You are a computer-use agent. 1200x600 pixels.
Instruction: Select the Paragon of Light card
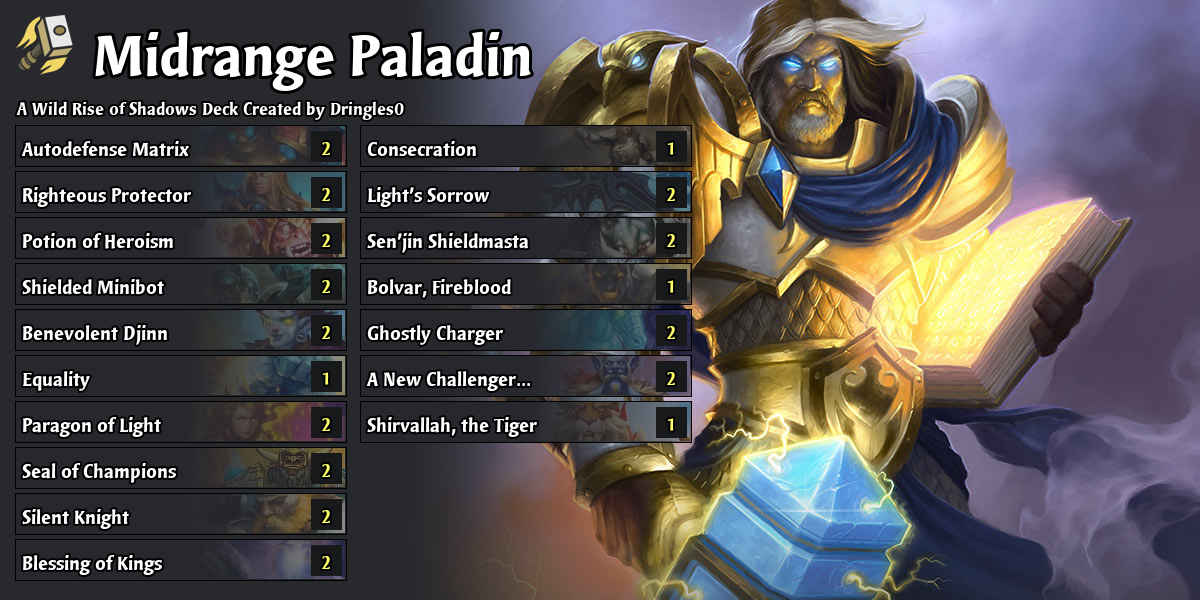(181, 426)
